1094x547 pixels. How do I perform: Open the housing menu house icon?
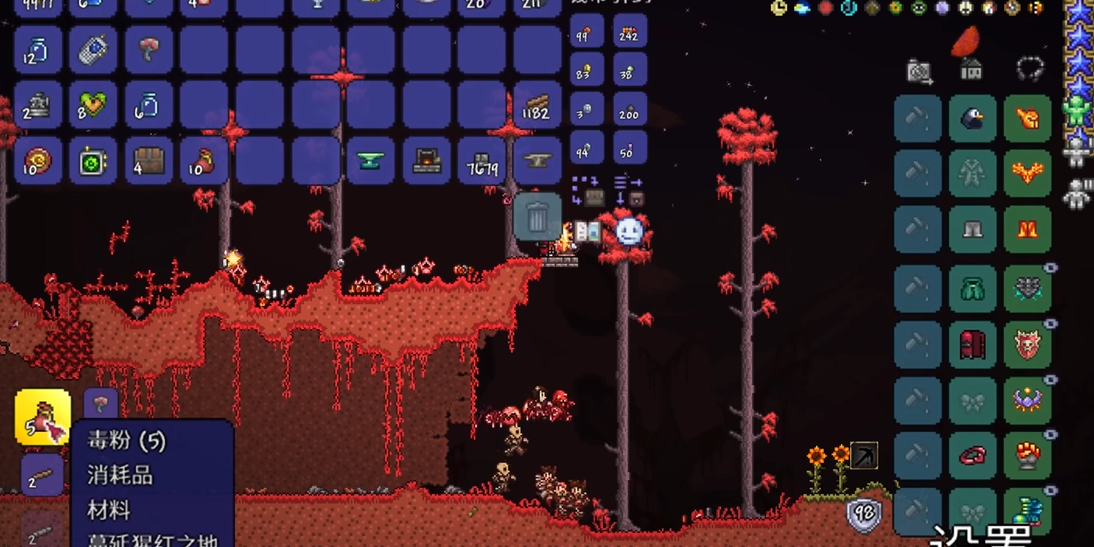[971, 70]
